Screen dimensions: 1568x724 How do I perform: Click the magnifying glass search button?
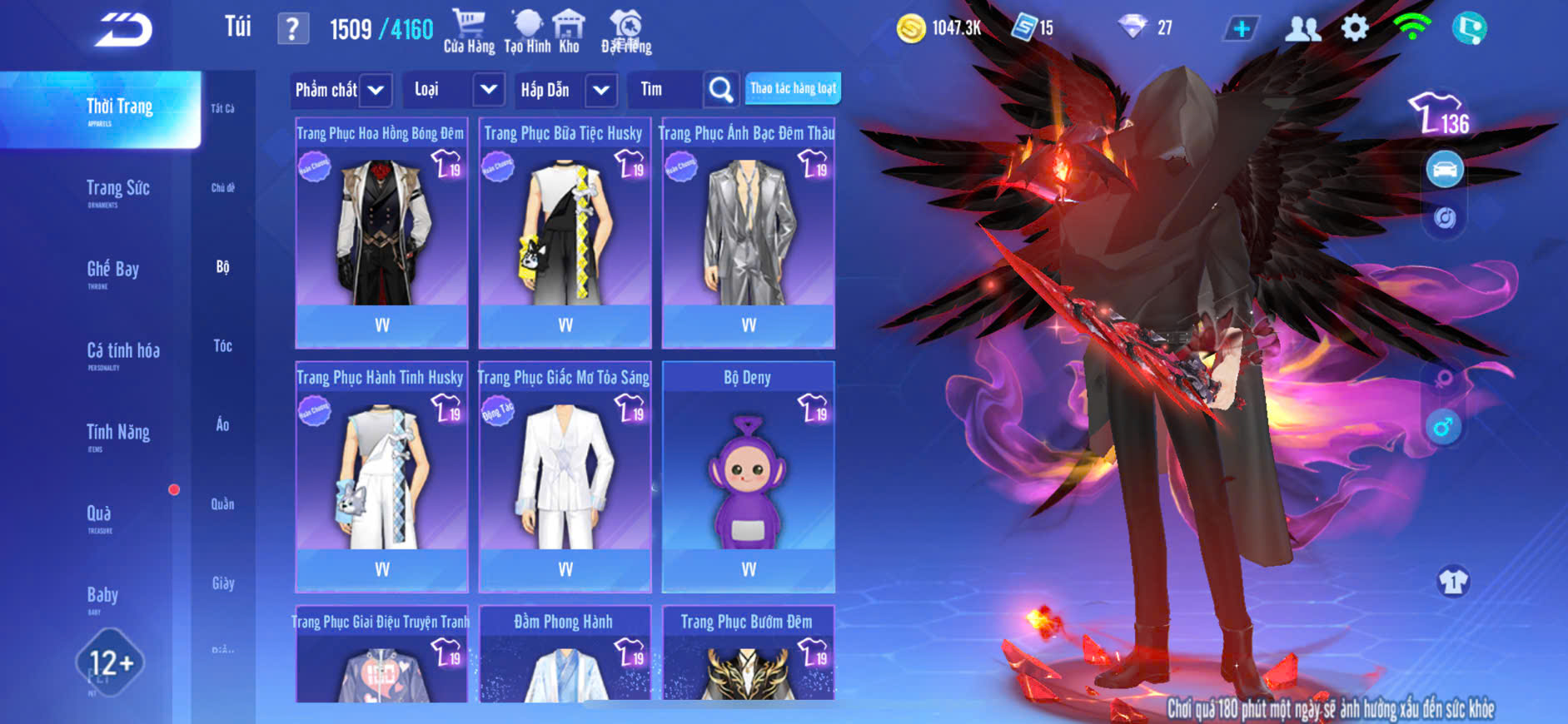click(x=721, y=90)
